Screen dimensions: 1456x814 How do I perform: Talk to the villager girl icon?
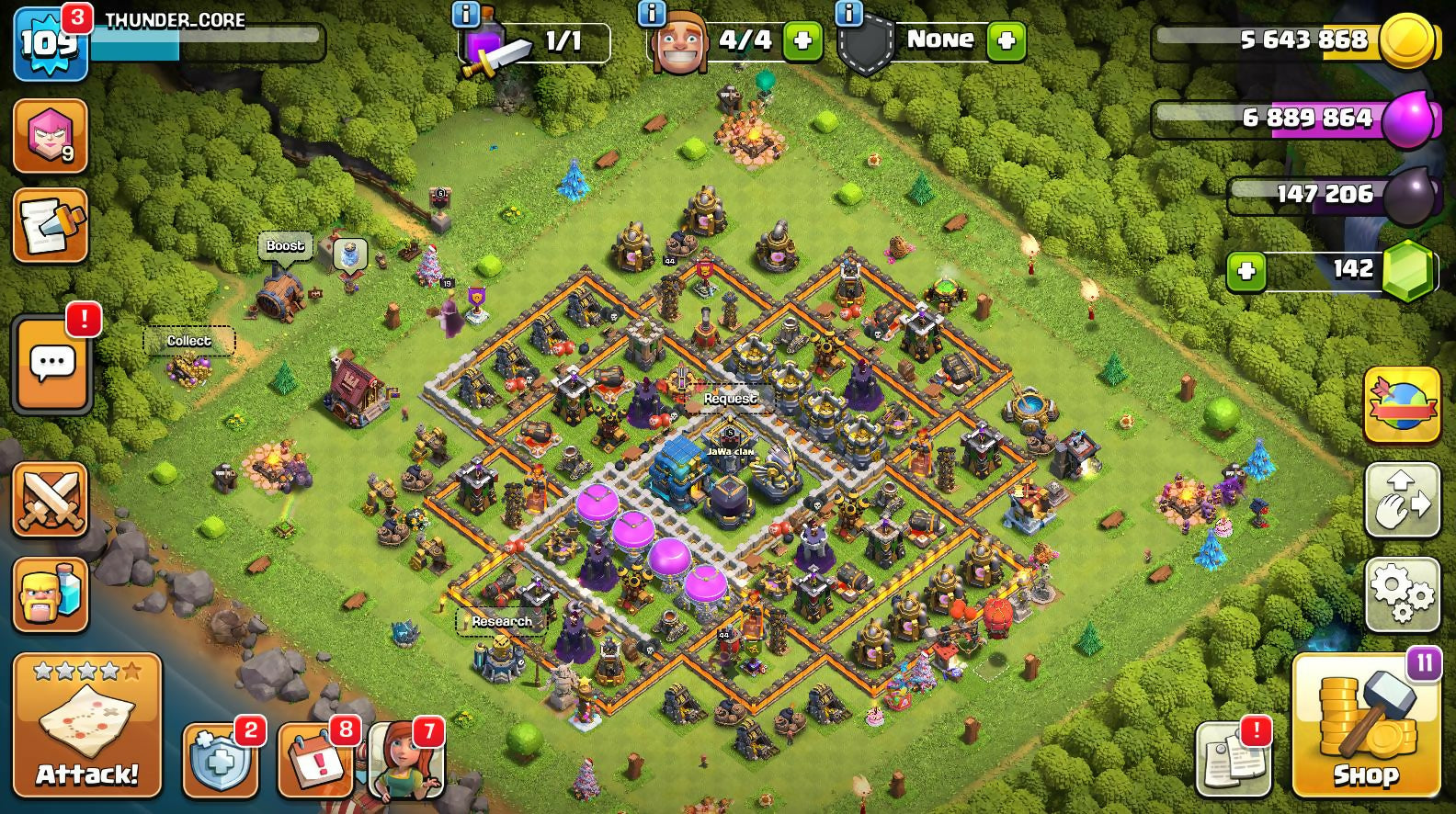405,761
